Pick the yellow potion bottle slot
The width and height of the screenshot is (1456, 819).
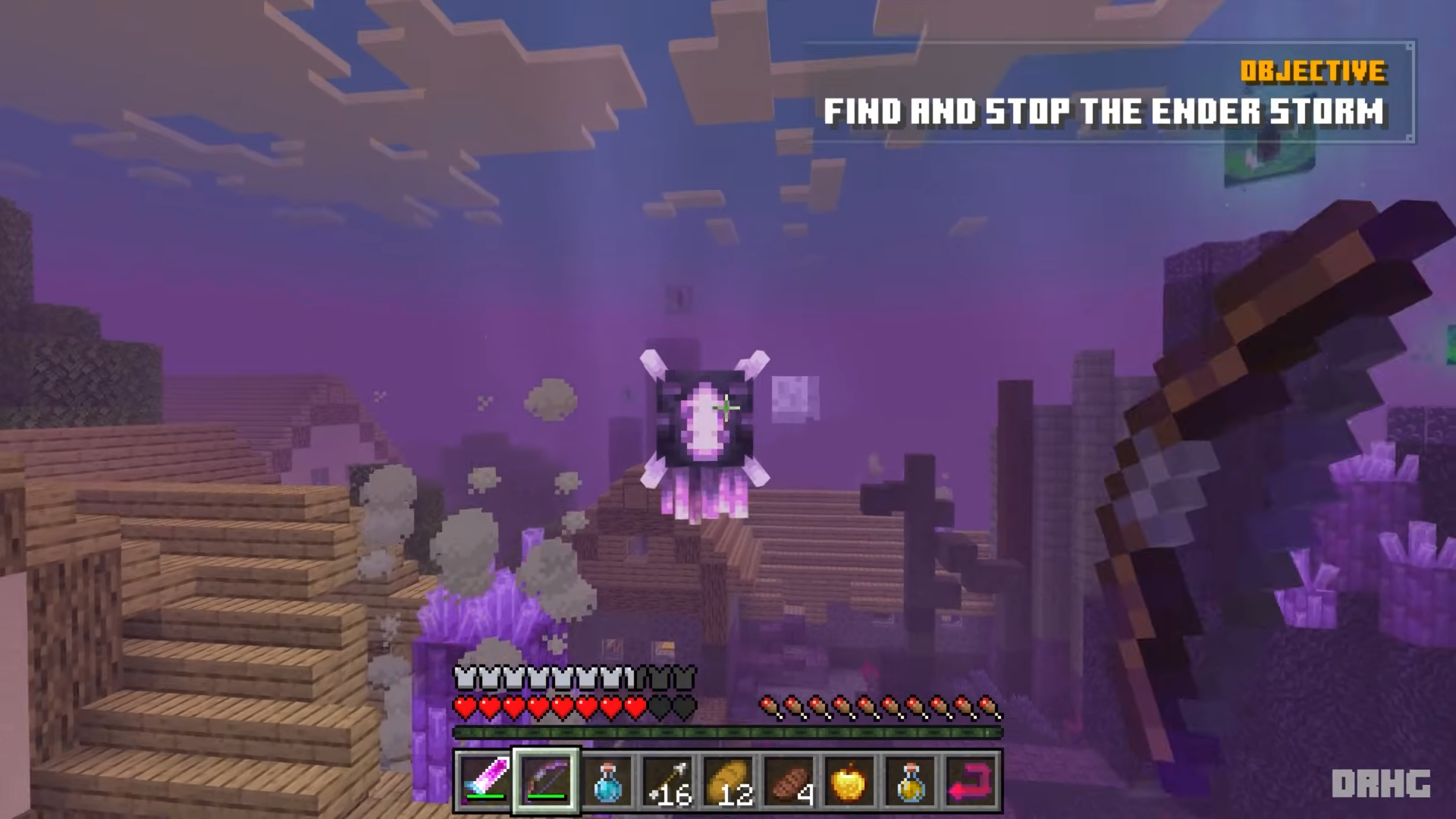pos(911,780)
